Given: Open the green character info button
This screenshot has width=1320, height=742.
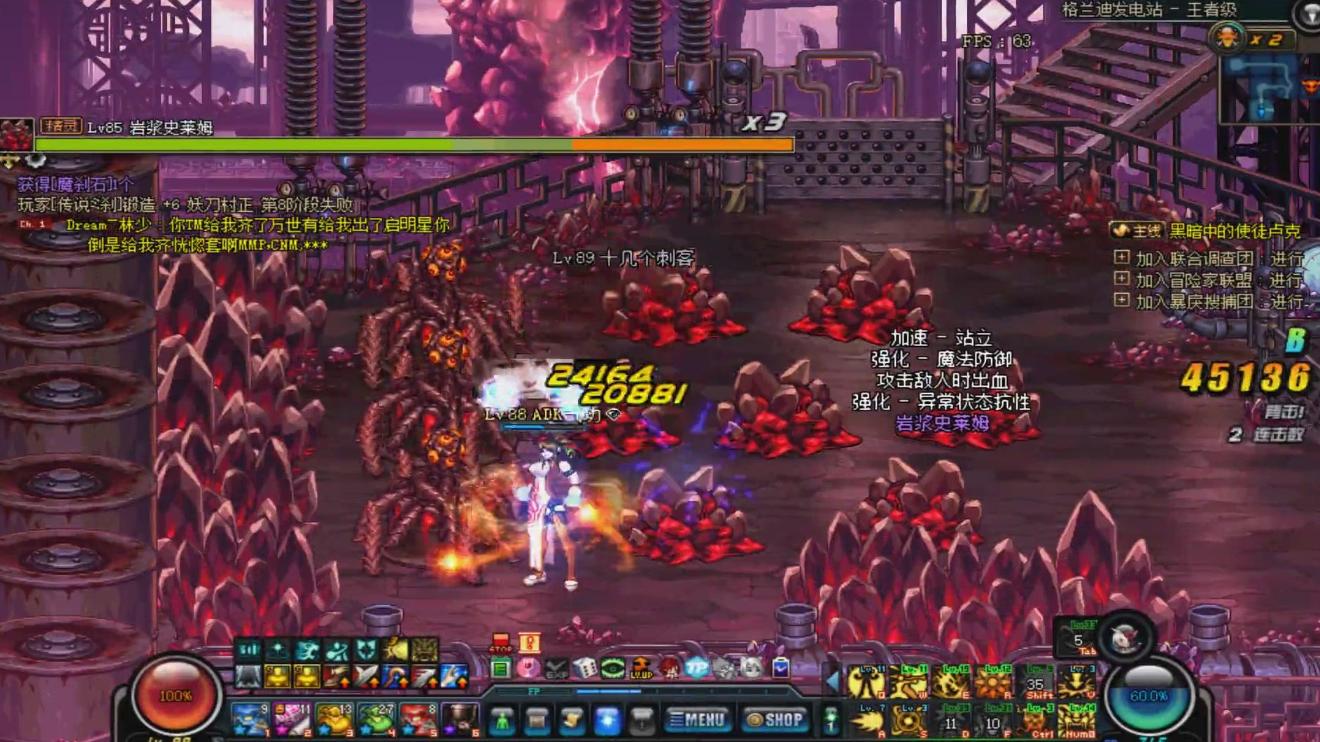Looking at the screenshot, I should point(502,720).
